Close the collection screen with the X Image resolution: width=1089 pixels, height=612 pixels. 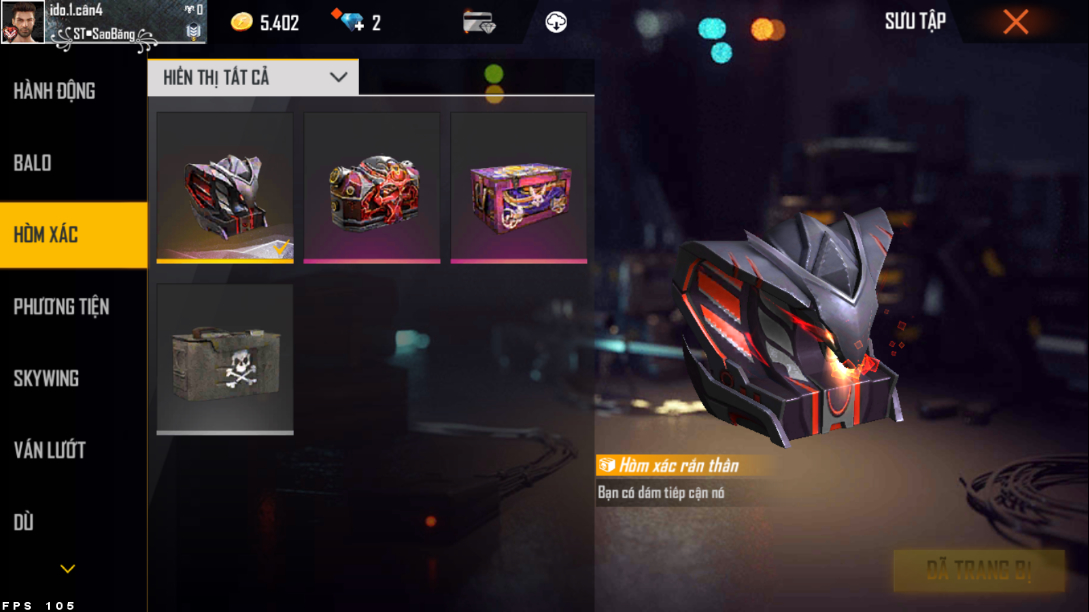(x=1016, y=22)
